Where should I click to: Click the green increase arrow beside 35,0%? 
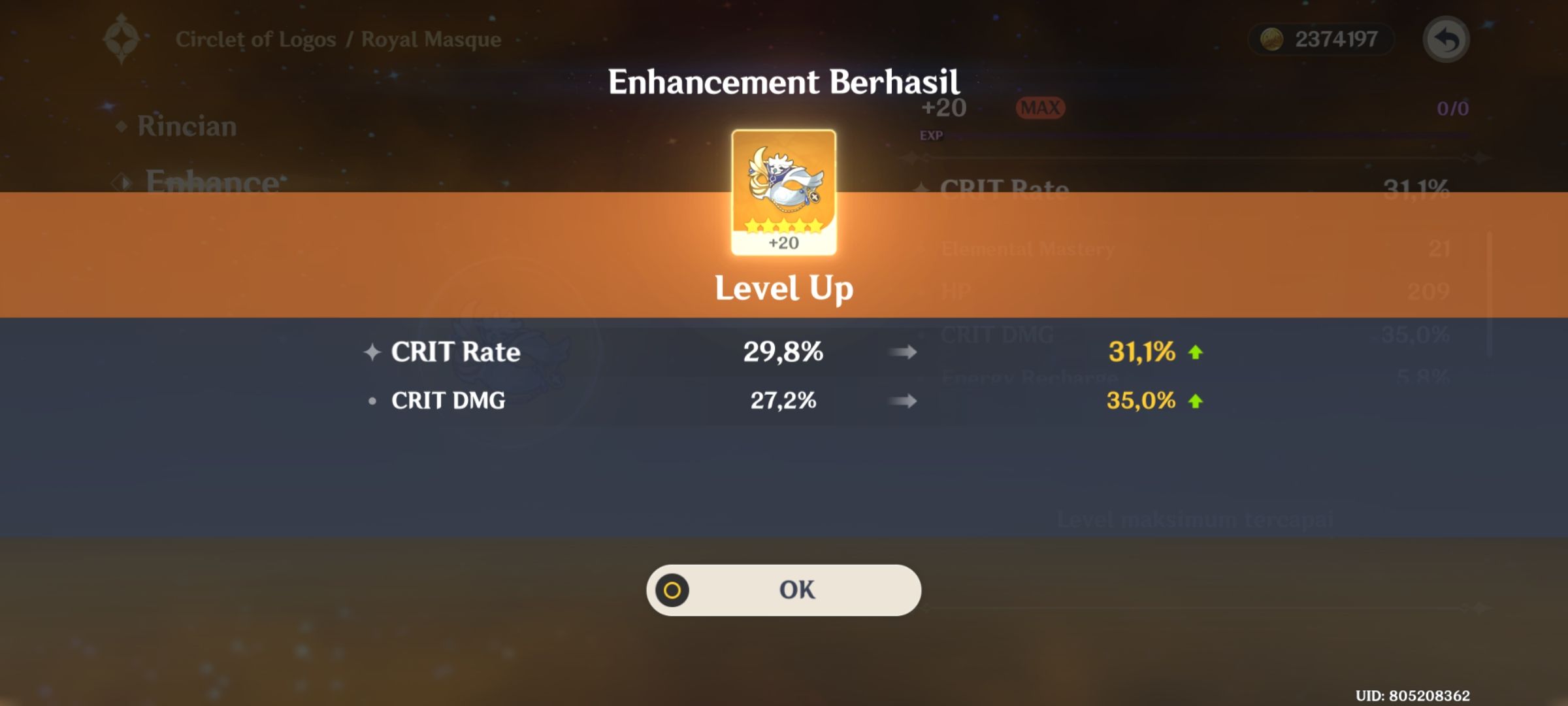click(1196, 401)
